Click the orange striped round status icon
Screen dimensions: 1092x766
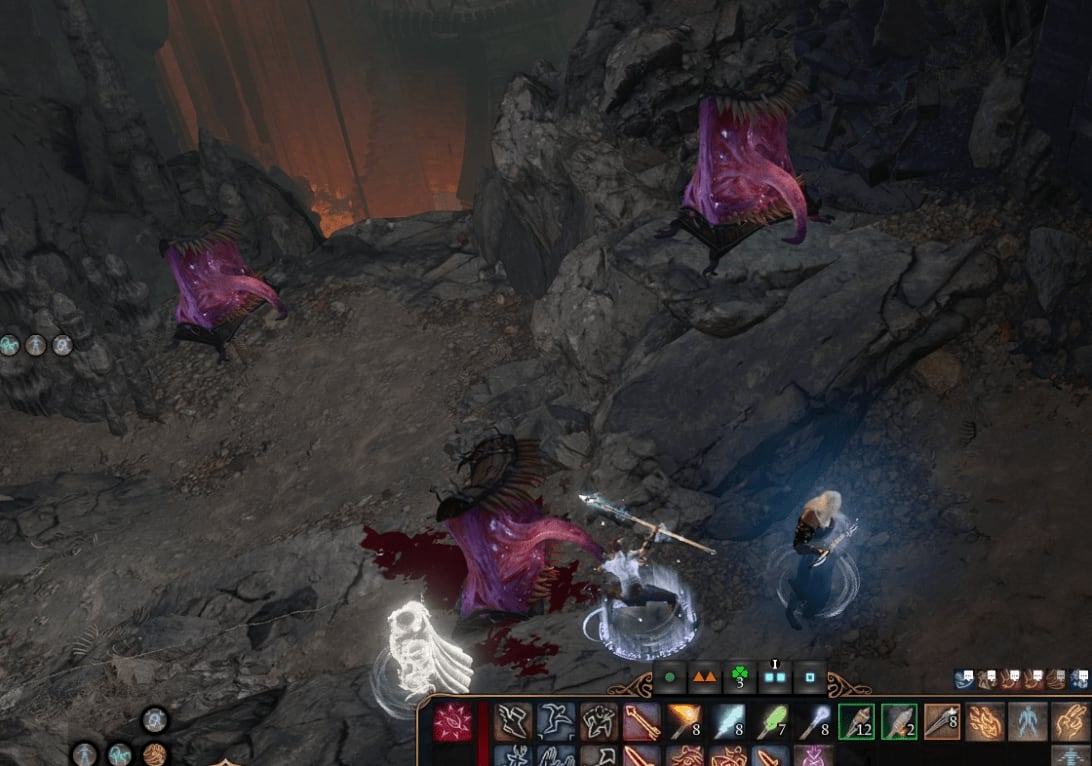click(x=153, y=753)
